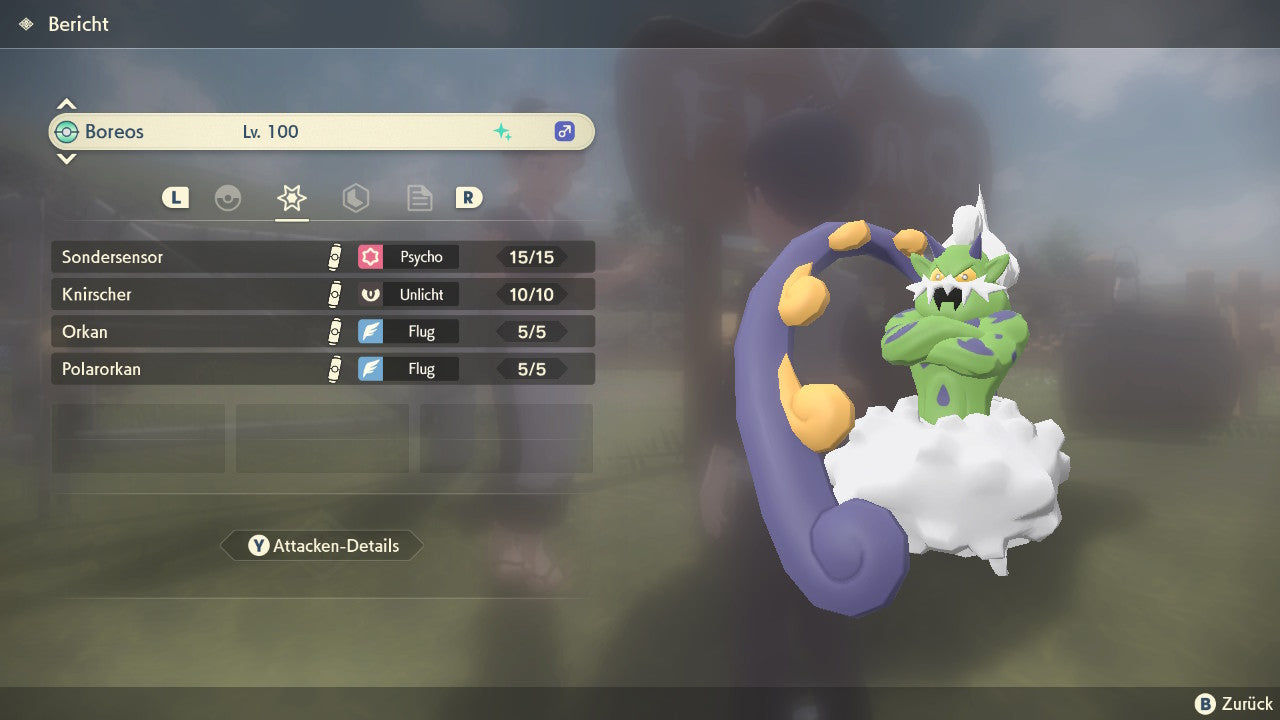
Task: Show previous Pokémon with up arrow
Action: (x=66, y=104)
